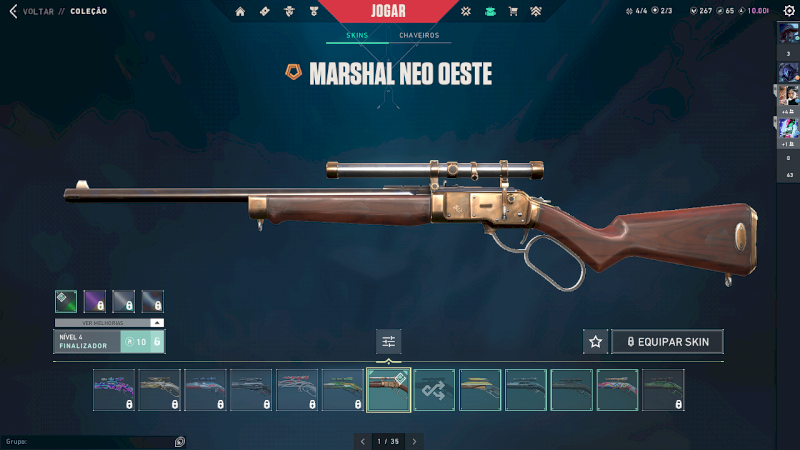Open the skin filter sliders button

point(389,342)
